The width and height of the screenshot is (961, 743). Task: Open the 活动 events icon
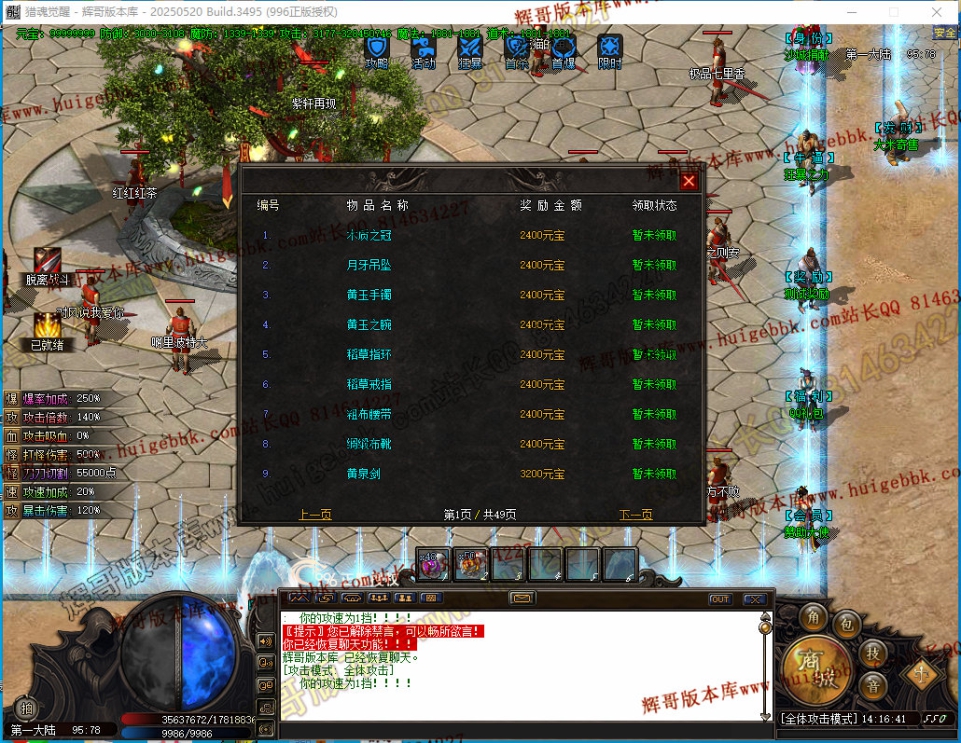click(423, 48)
